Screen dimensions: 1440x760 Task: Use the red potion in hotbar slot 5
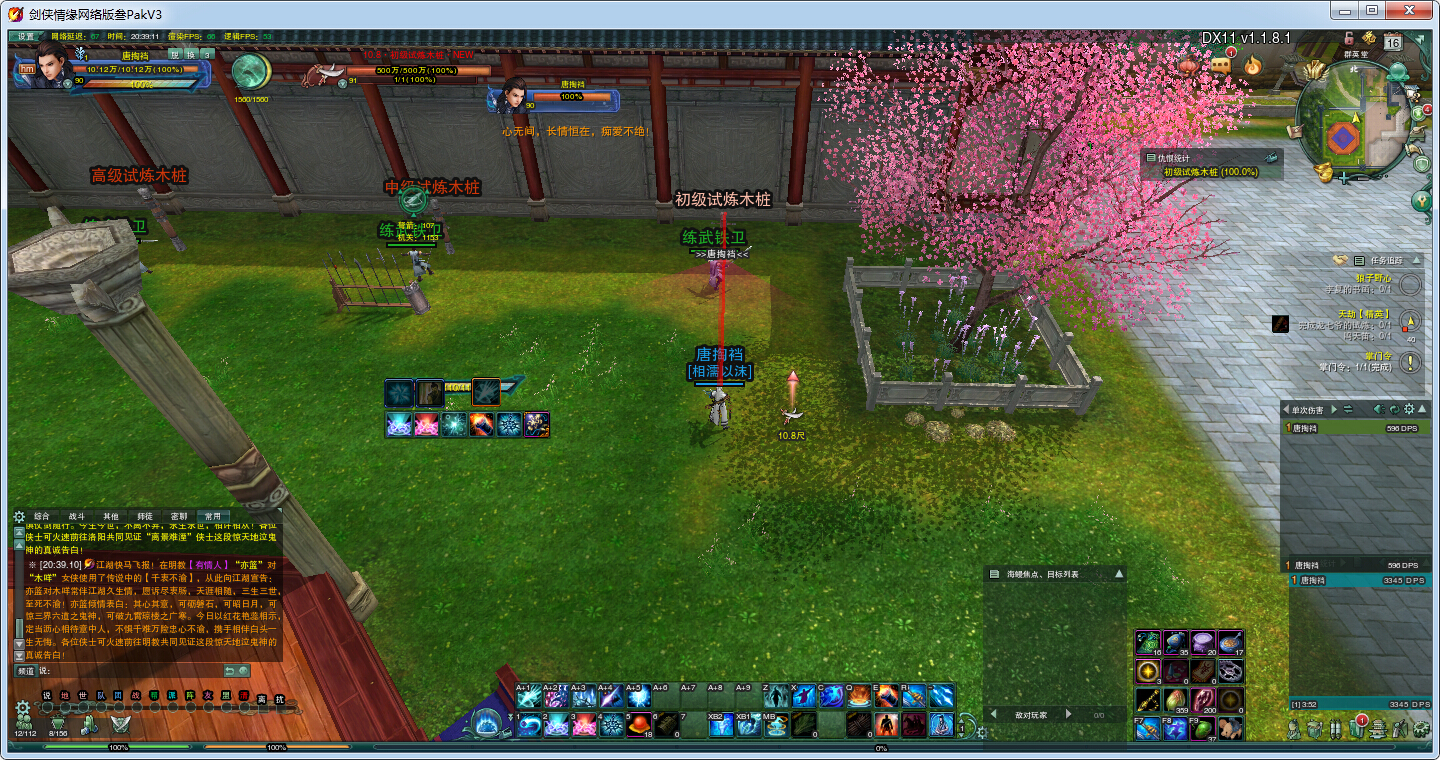tap(636, 724)
